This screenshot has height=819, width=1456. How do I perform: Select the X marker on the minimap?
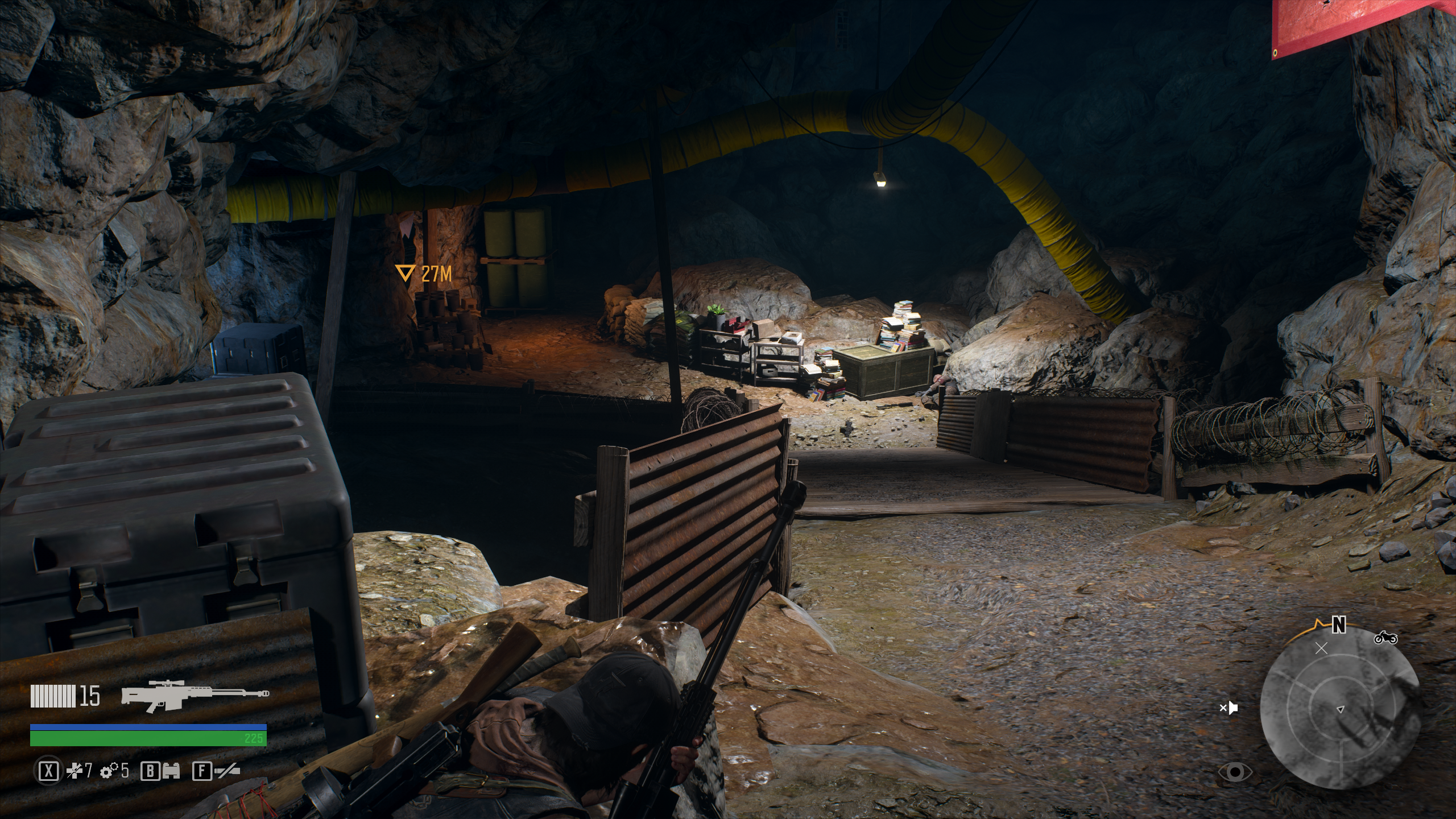click(x=1321, y=648)
